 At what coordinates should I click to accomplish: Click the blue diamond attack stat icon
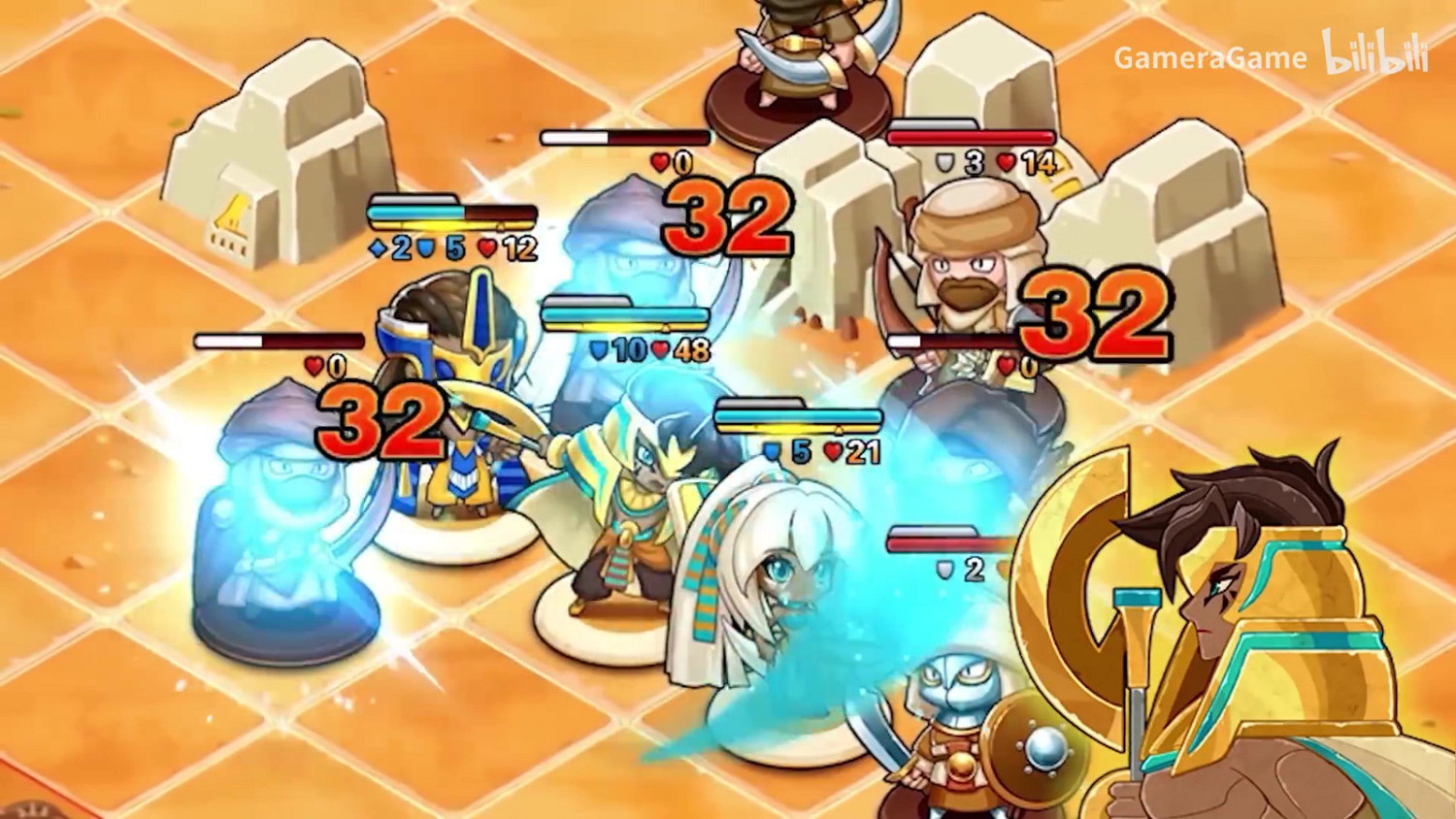click(377, 248)
